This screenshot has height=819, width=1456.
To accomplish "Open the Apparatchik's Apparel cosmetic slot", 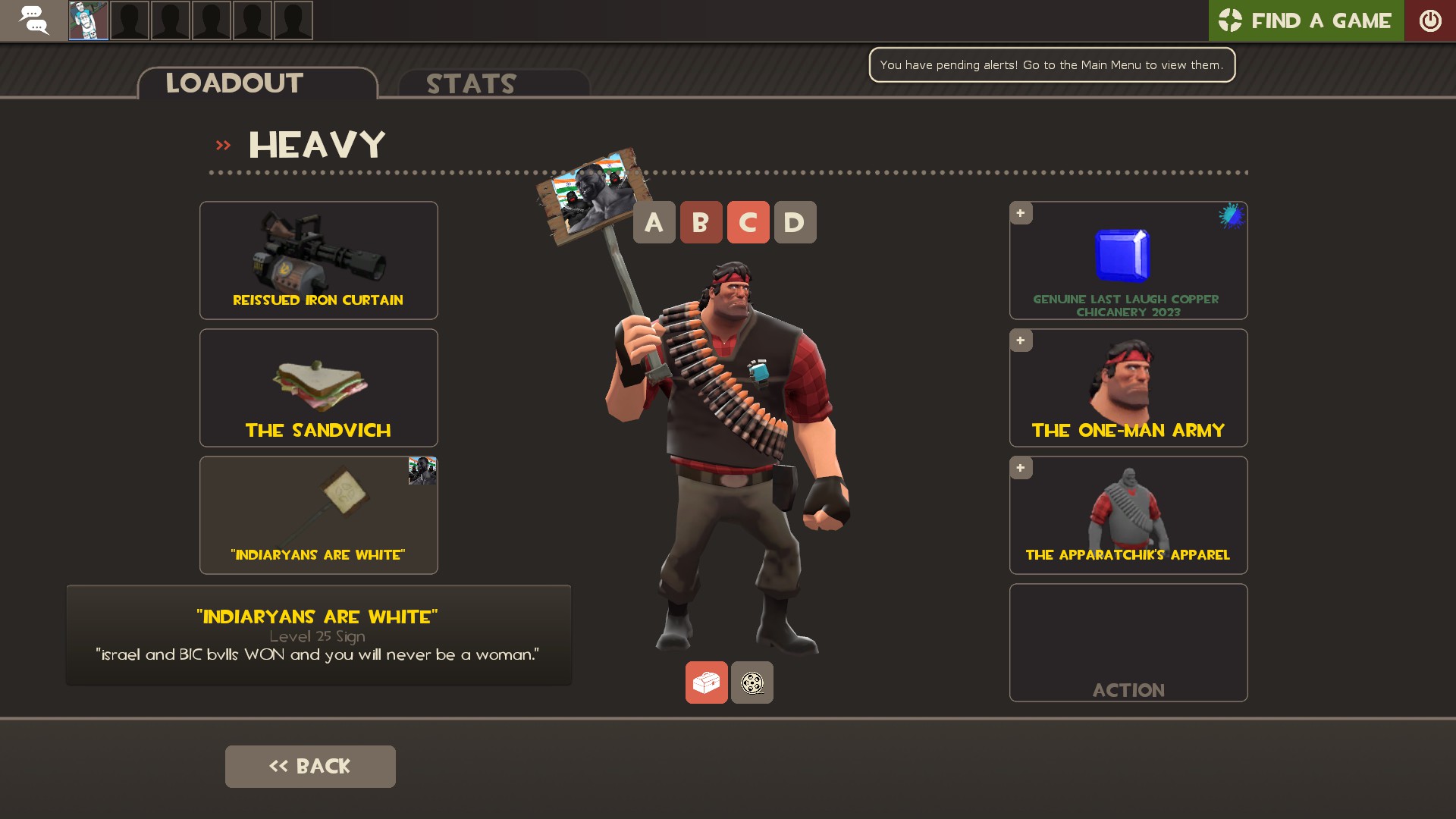I will click(1128, 515).
